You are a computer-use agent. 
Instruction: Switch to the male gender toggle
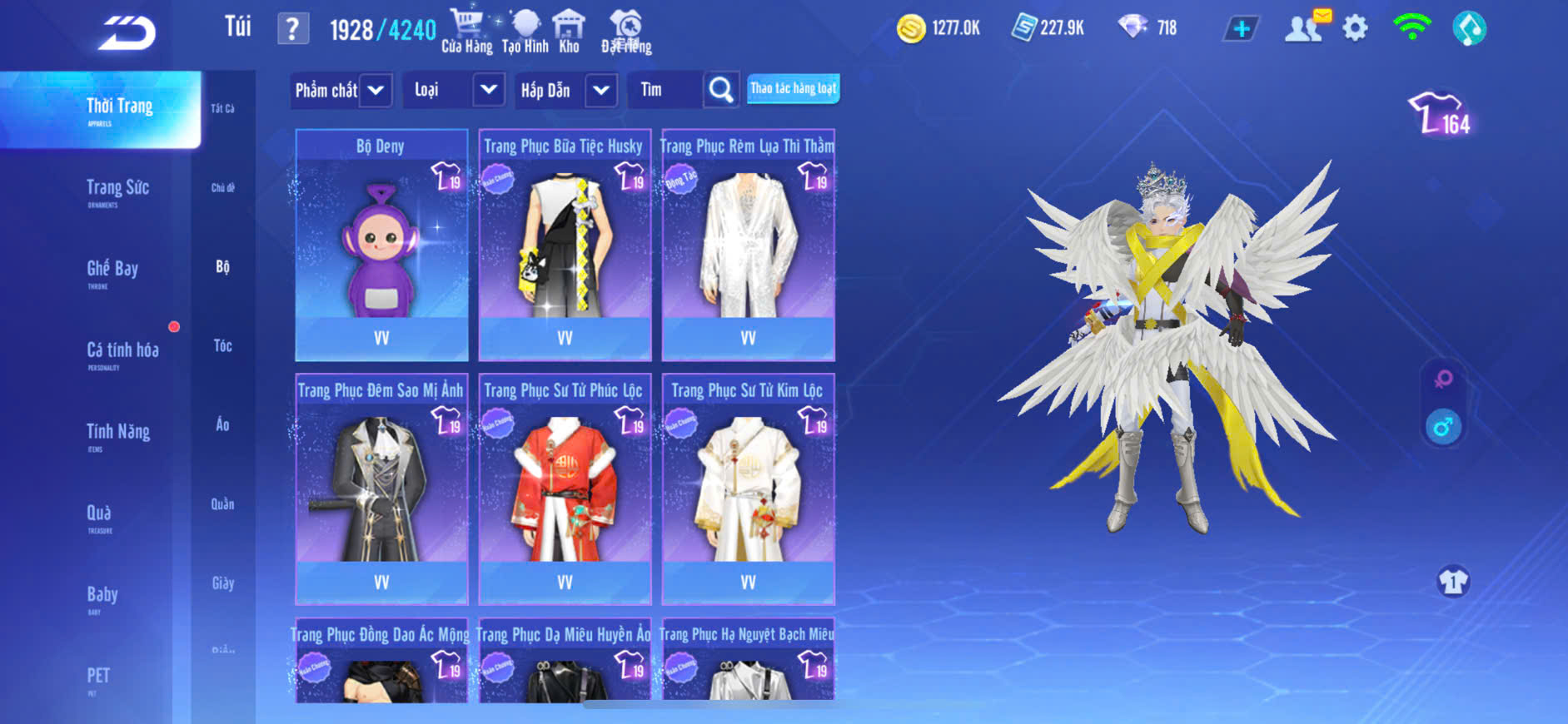click(1443, 427)
